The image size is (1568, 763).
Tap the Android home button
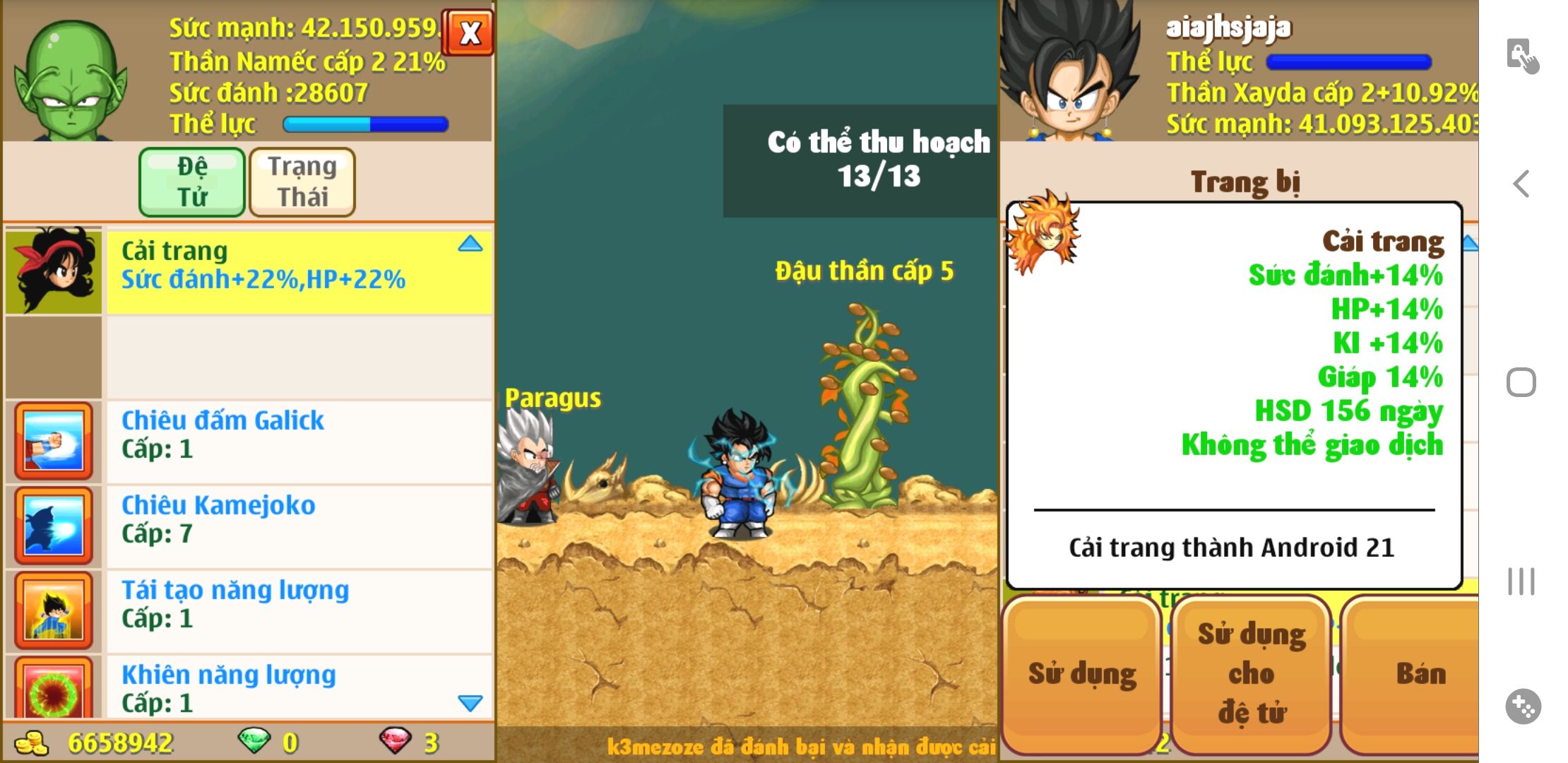1521,382
